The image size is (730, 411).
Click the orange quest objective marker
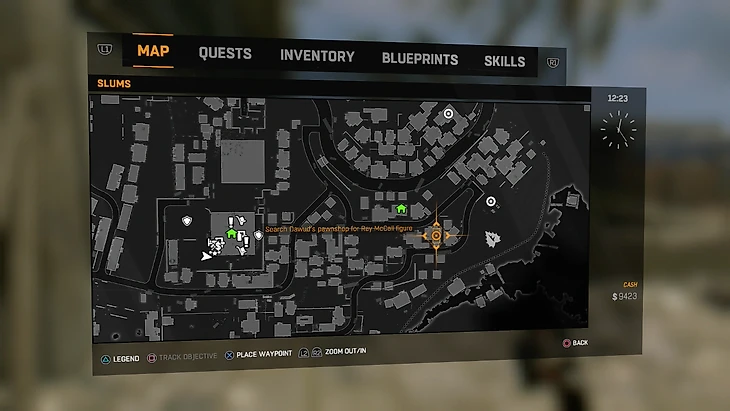coord(436,236)
